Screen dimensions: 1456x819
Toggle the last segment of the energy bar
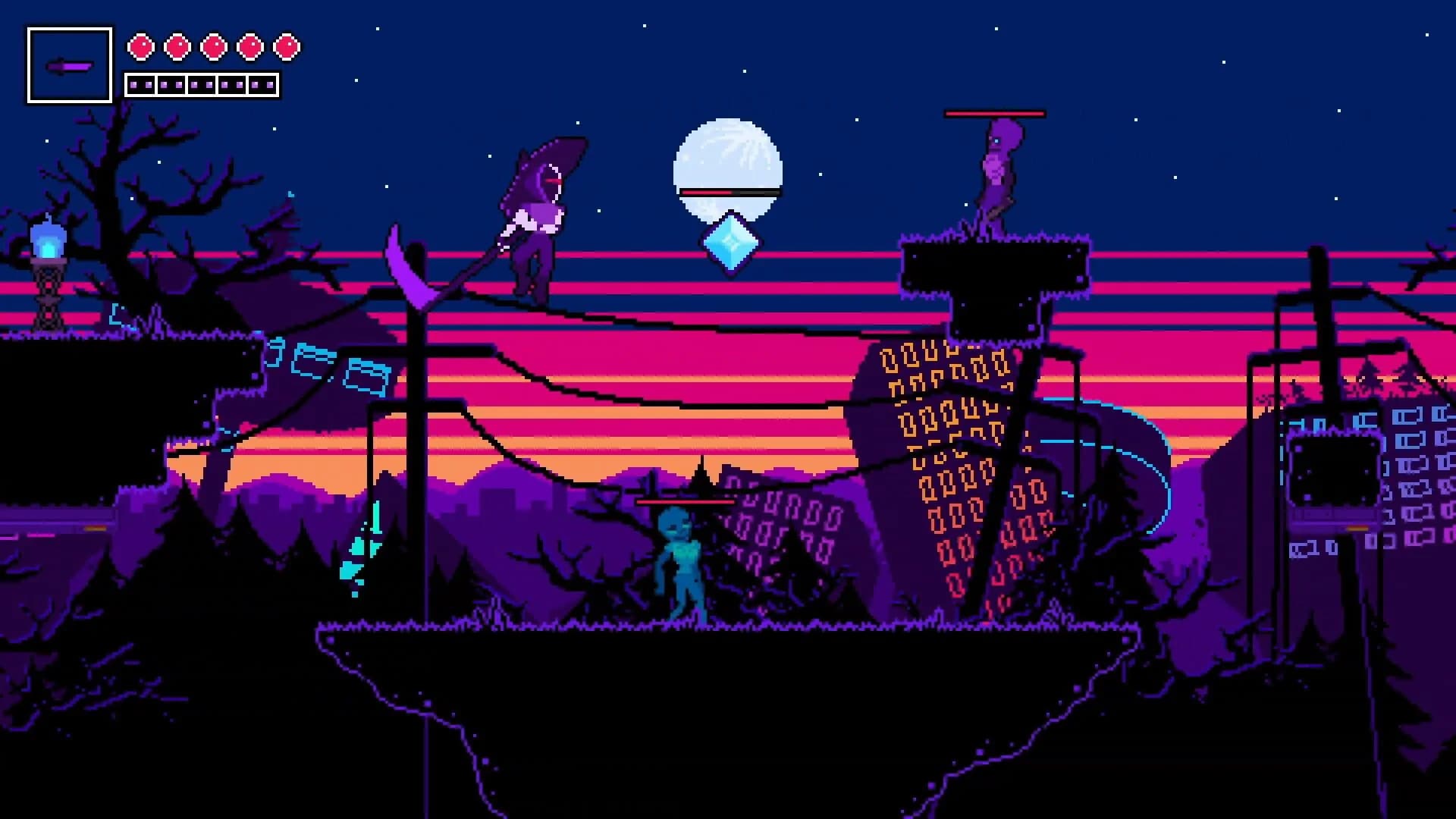[264, 83]
